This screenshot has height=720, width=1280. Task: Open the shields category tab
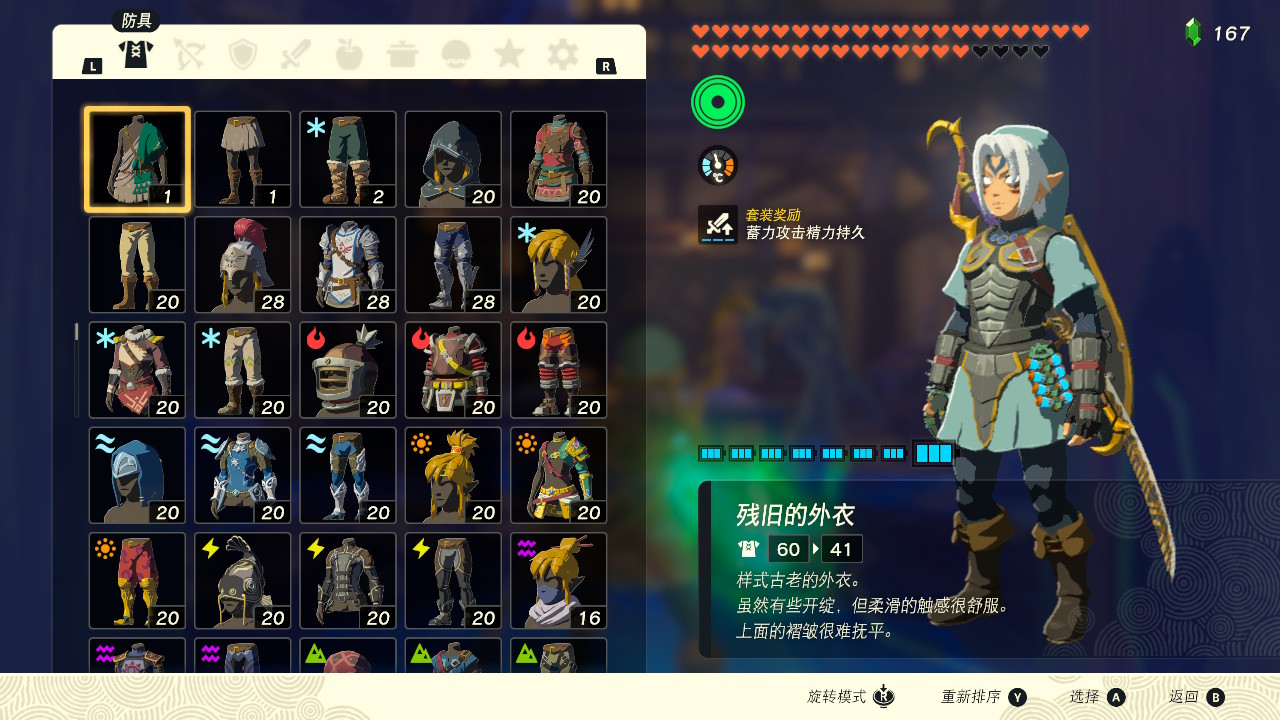click(243, 54)
